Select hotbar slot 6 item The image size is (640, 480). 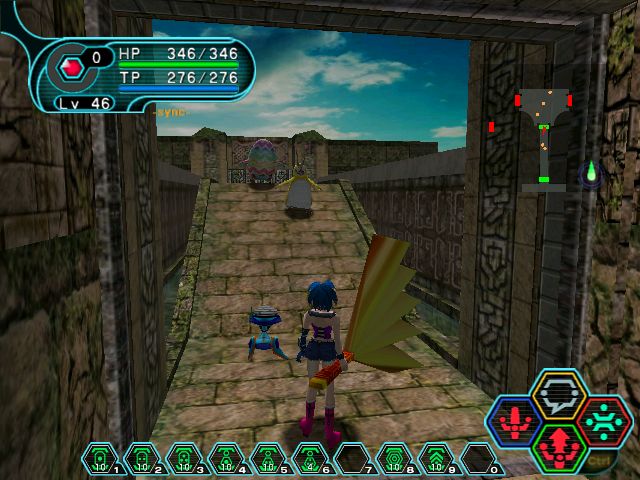(309, 459)
